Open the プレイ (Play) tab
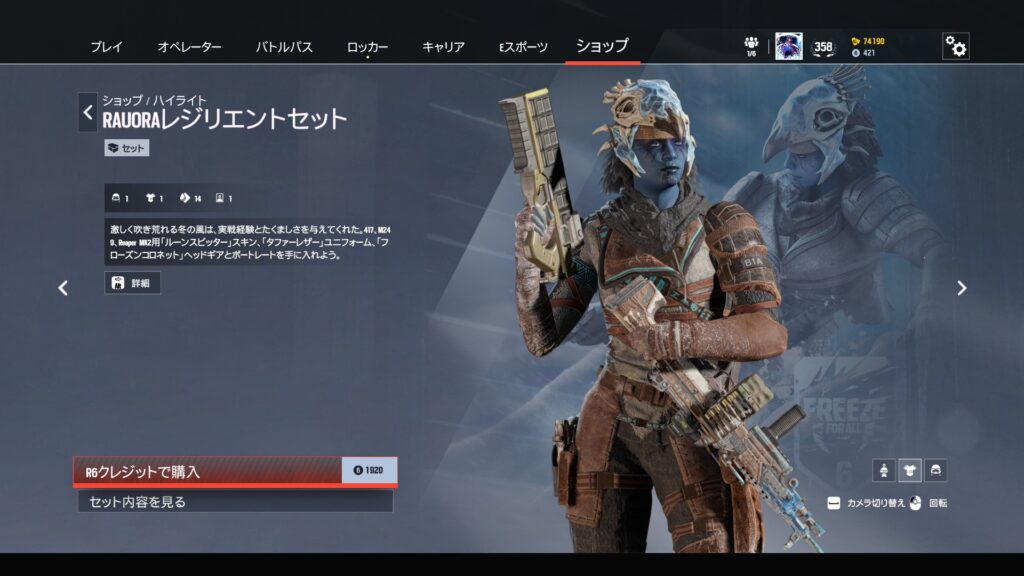 106,47
